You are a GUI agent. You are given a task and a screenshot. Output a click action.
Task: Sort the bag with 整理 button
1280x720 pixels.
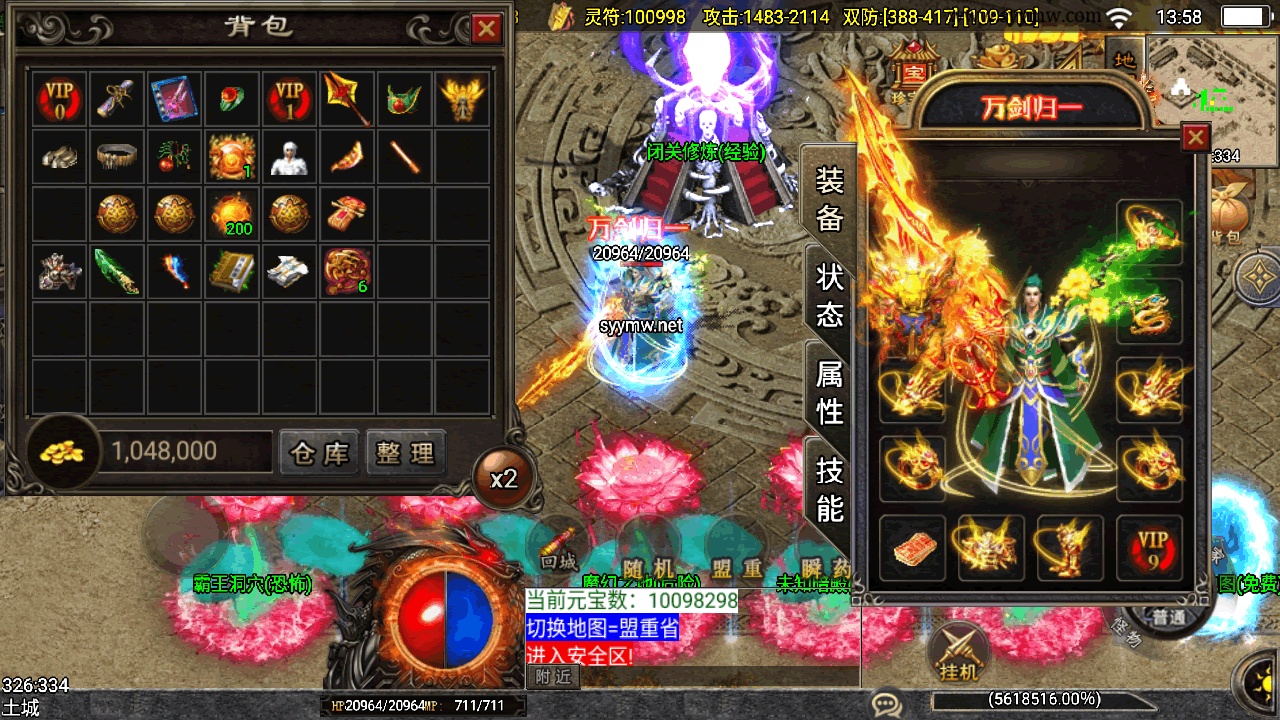[x=405, y=453]
